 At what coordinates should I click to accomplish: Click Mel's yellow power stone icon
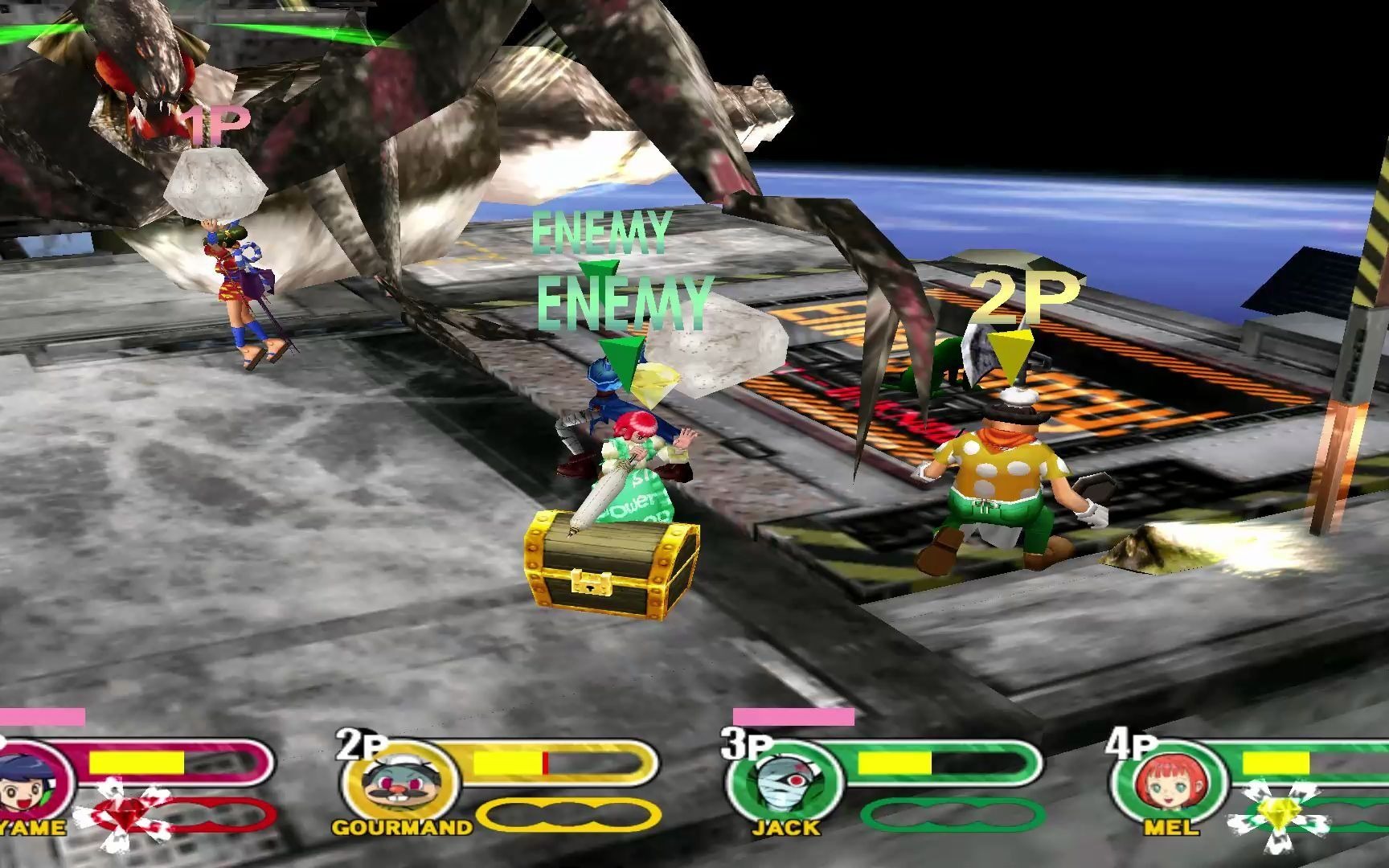click(x=1275, y=816)
